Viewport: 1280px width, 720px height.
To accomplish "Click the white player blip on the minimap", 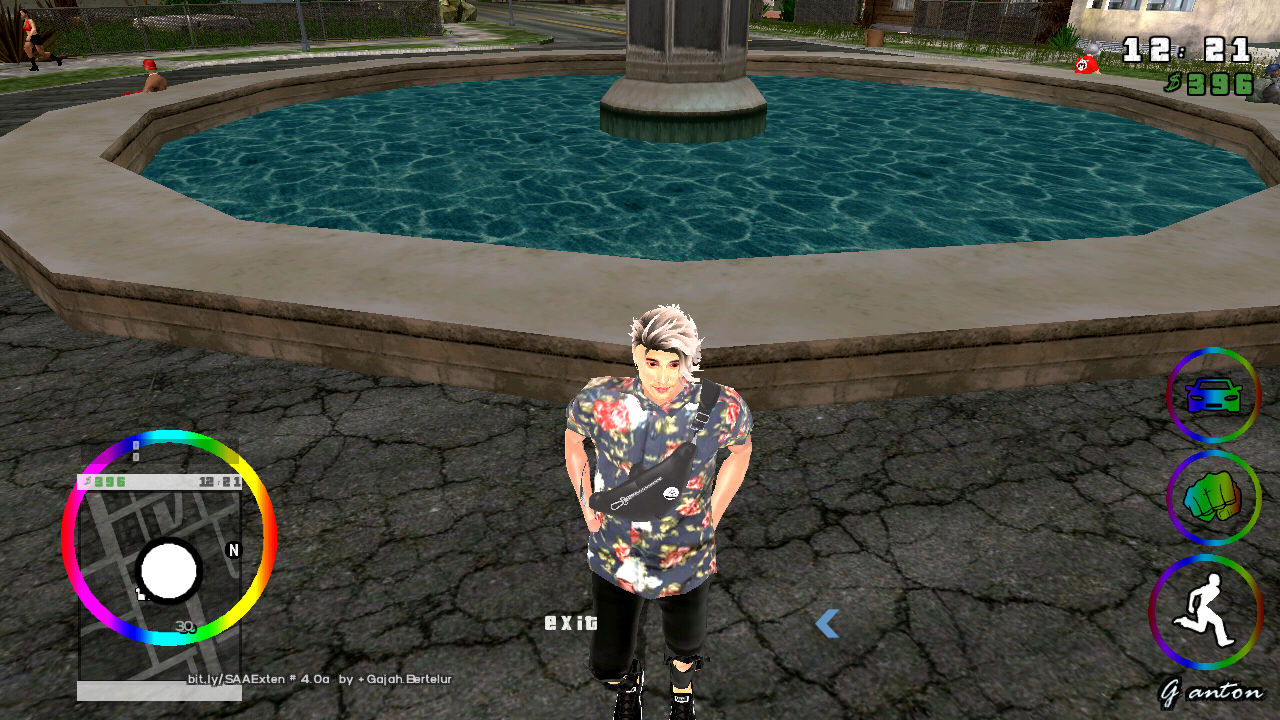I will (168, 572).
